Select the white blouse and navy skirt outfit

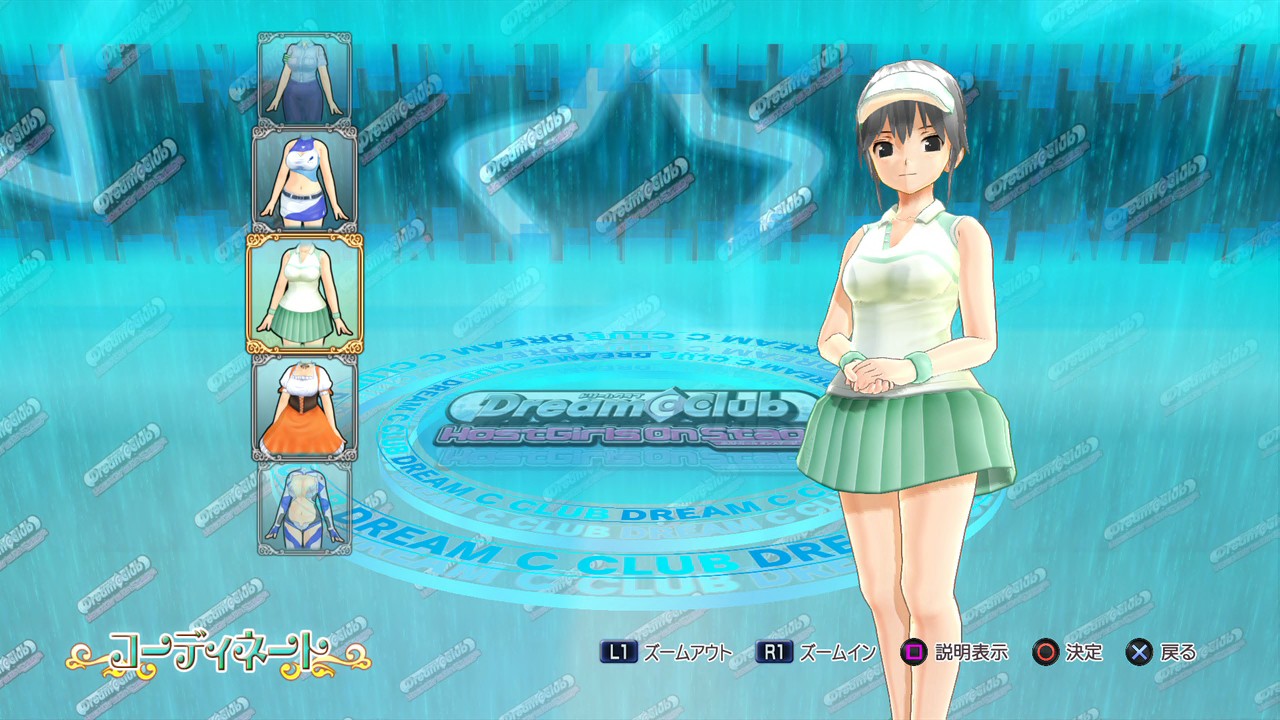[305, 79]
